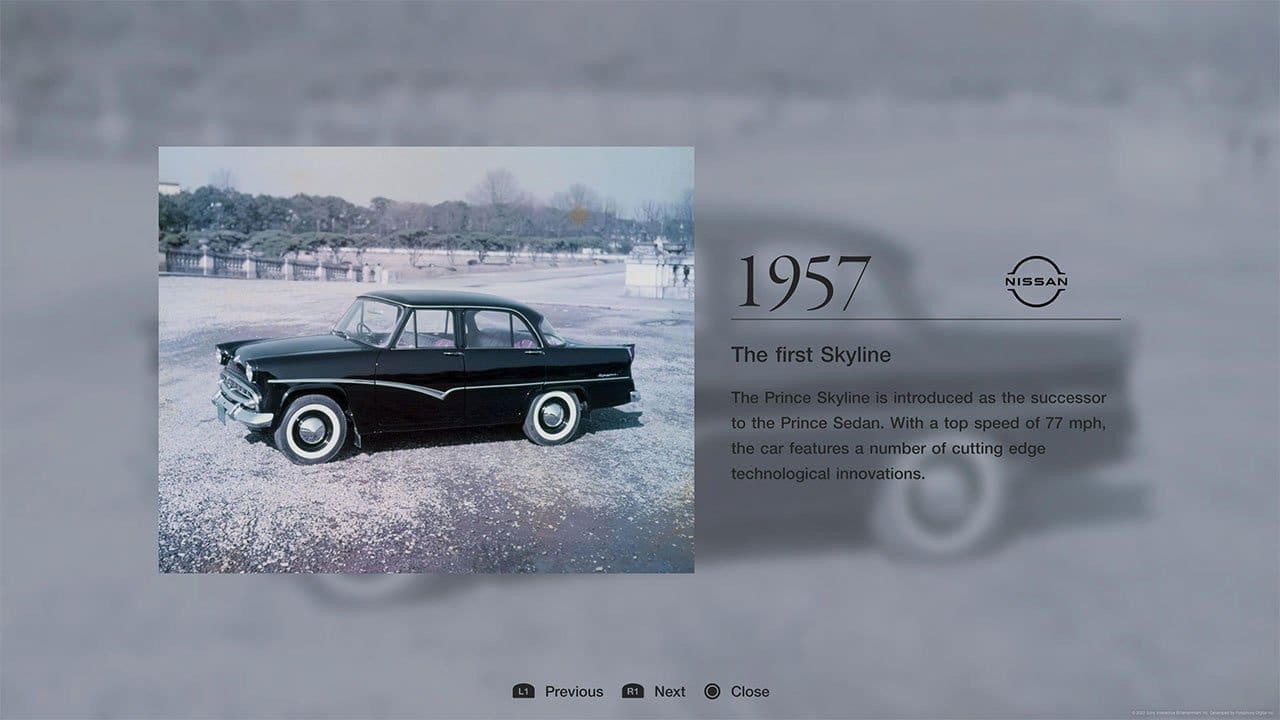Advance to the Next history entry
Image resolution: width=1280 pixels, height=720 pixels.
click(x=668, y=691)
